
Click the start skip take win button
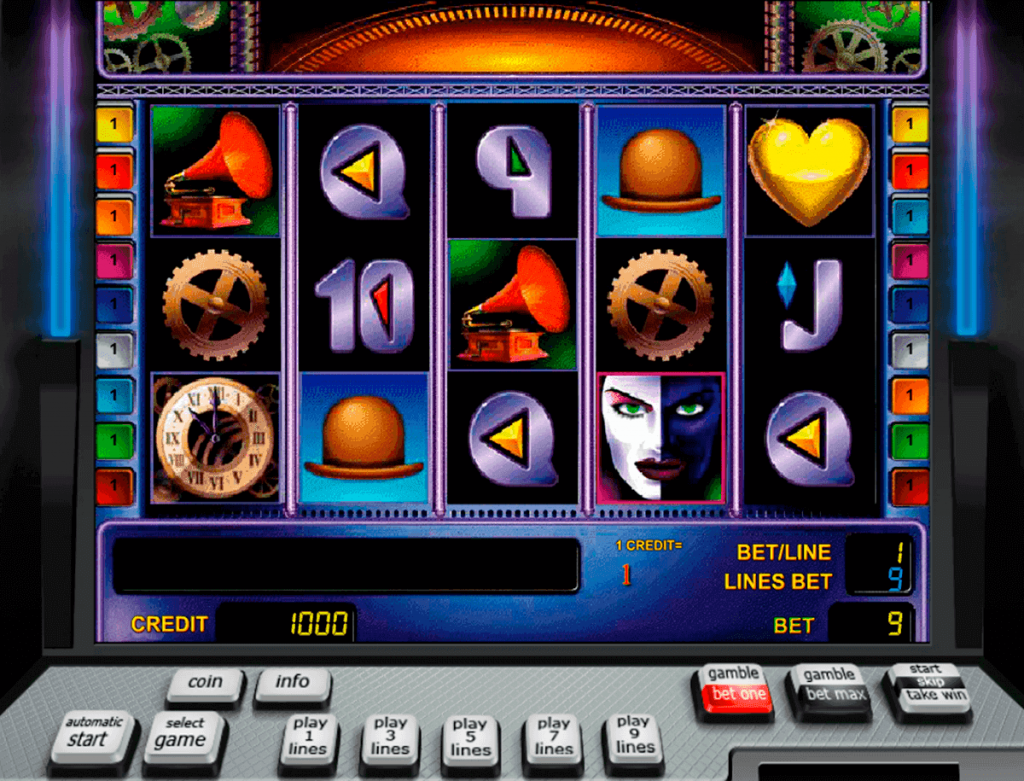[x=925, y=685]
